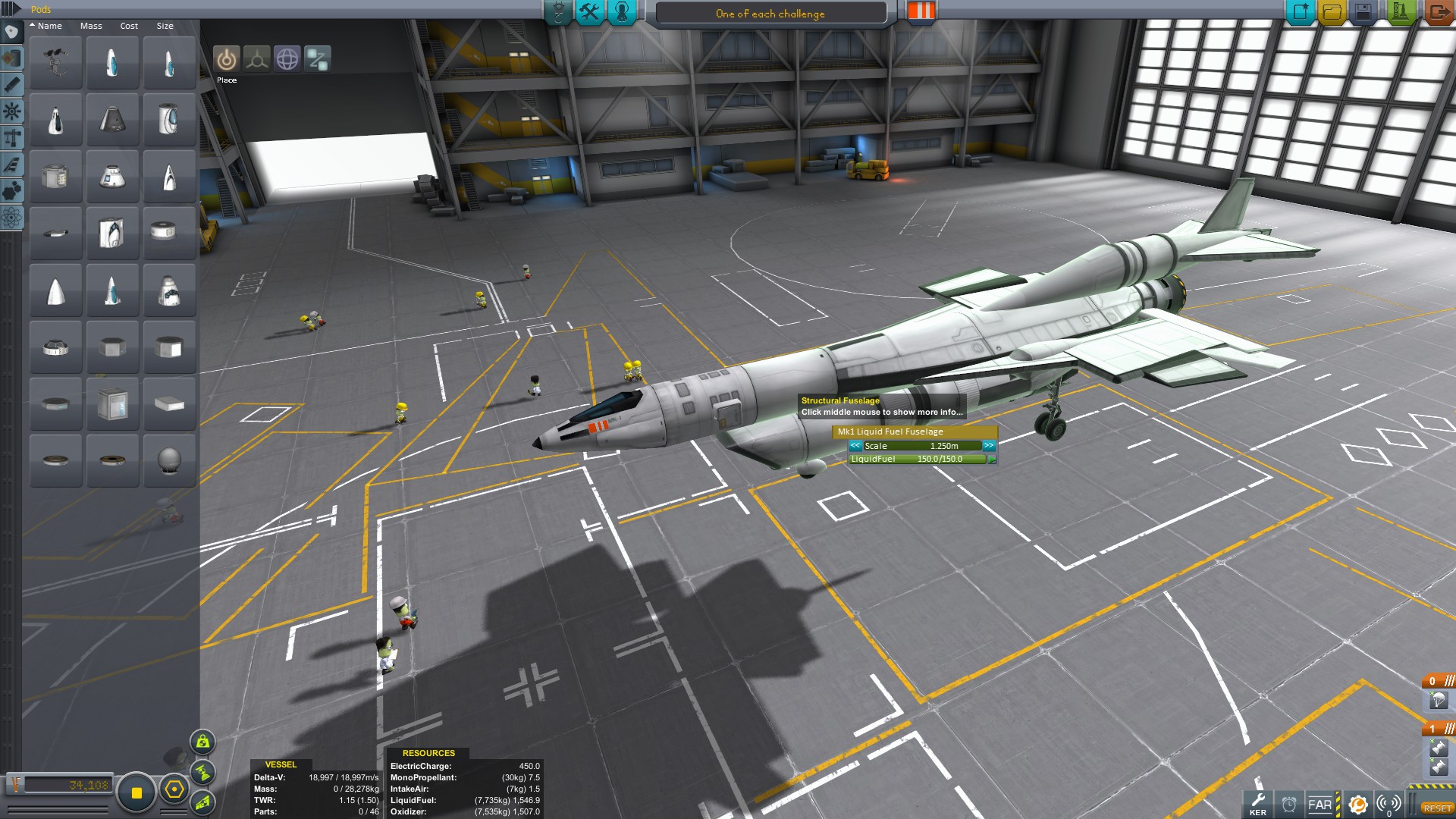Viewport: 1456px width, 819px height.
Task: Open the crew assignment tab
Action: [x=622, y=12]
